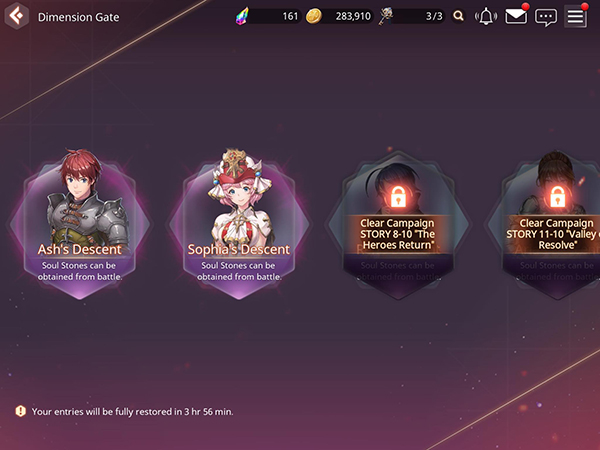Open the hamburger main menu
This screenshot has width=600, height=450.
coord(575,16)
